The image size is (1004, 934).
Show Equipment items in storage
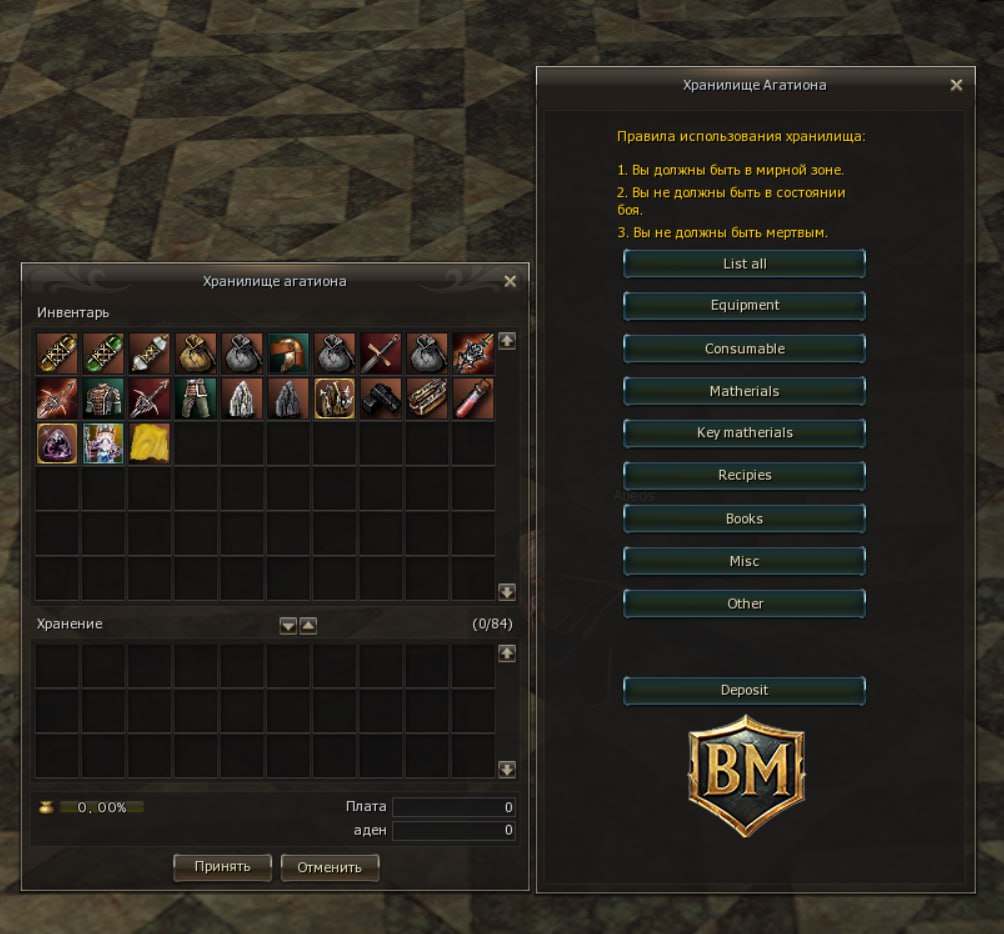point(744,306)
